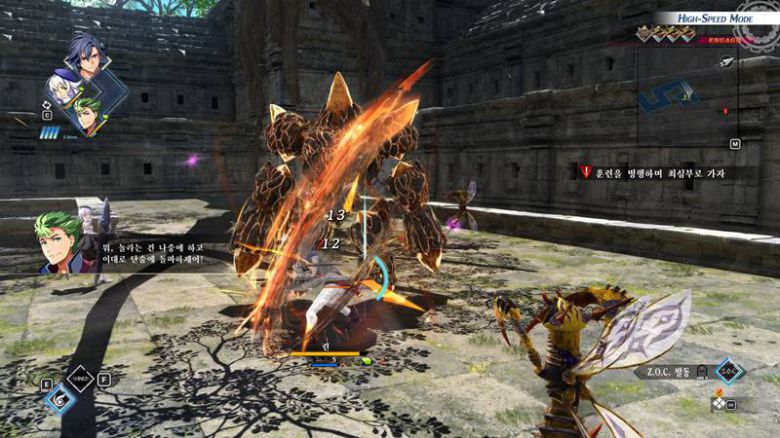
Task: Click the dark diamond shard icon
Action: tap(80, 377)
